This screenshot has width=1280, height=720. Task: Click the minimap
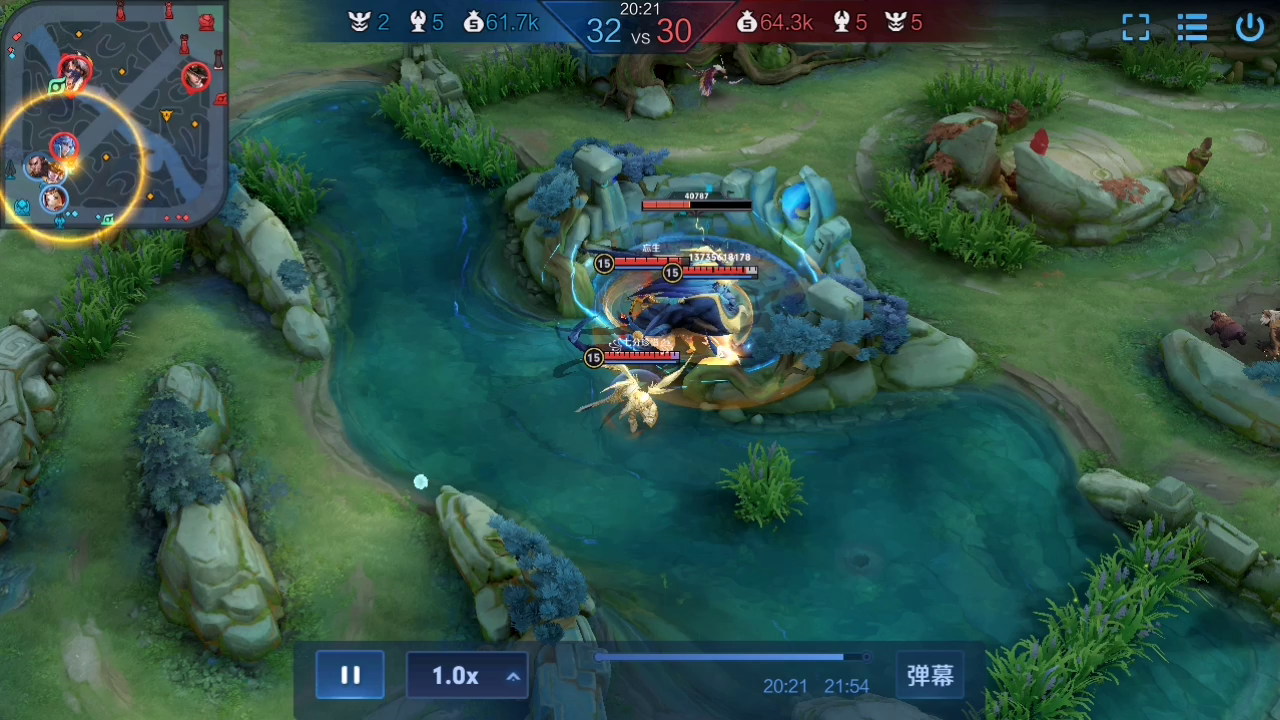[x=114, y=113]
